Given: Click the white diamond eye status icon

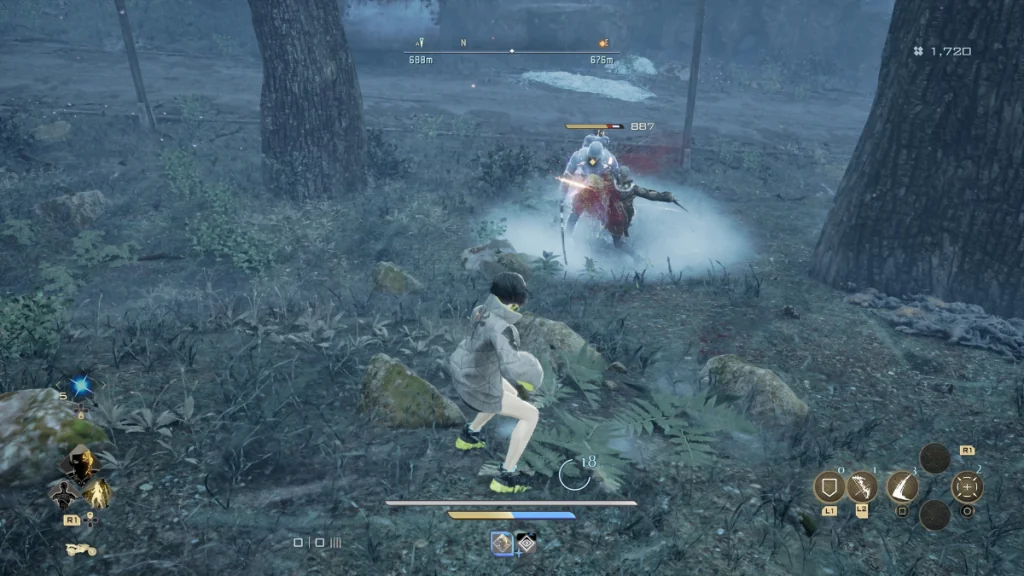Looking at the screenshot, I should pyautogui.click(x=525, y=543).
